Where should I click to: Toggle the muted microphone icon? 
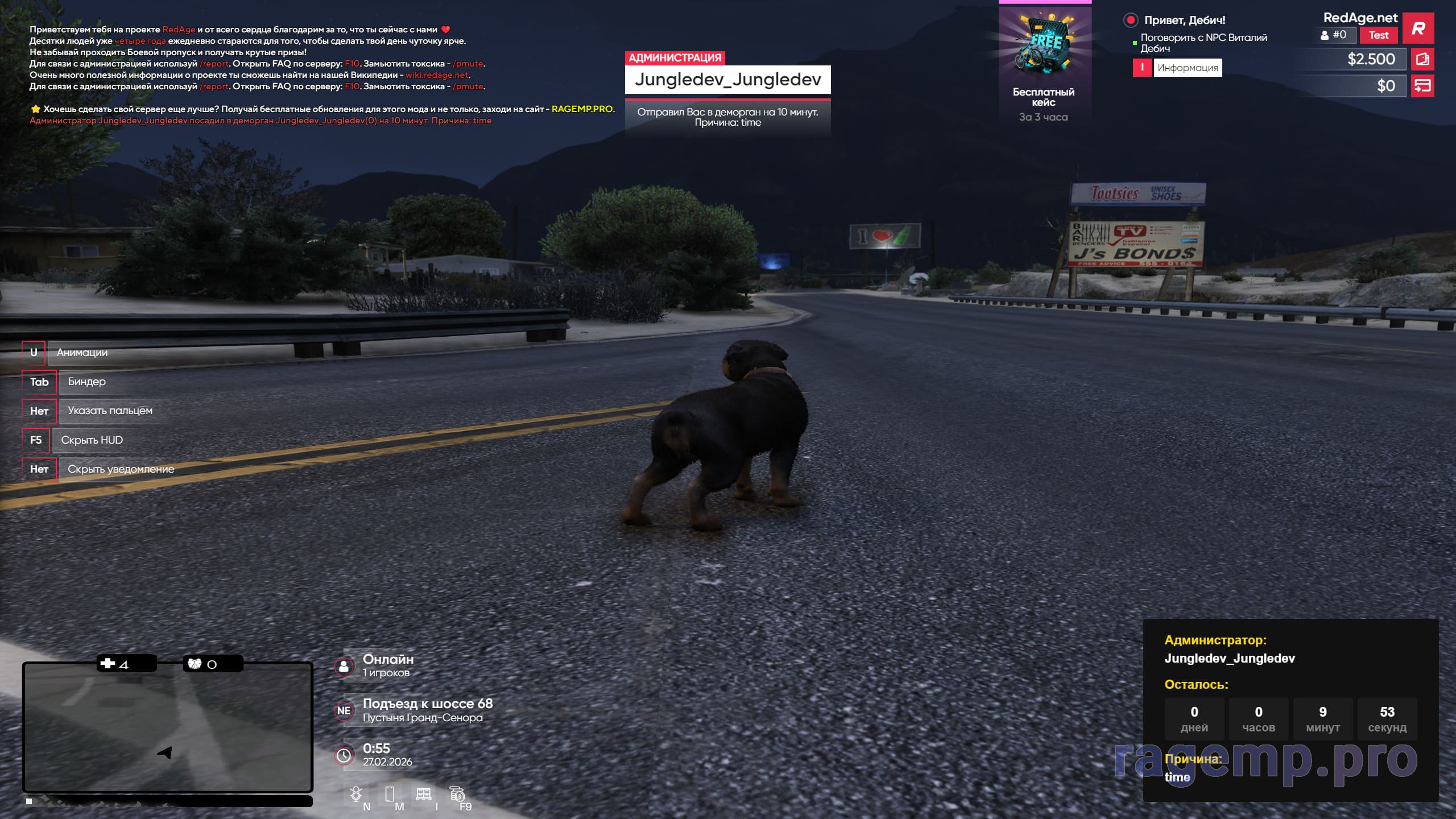pos(356,793)
